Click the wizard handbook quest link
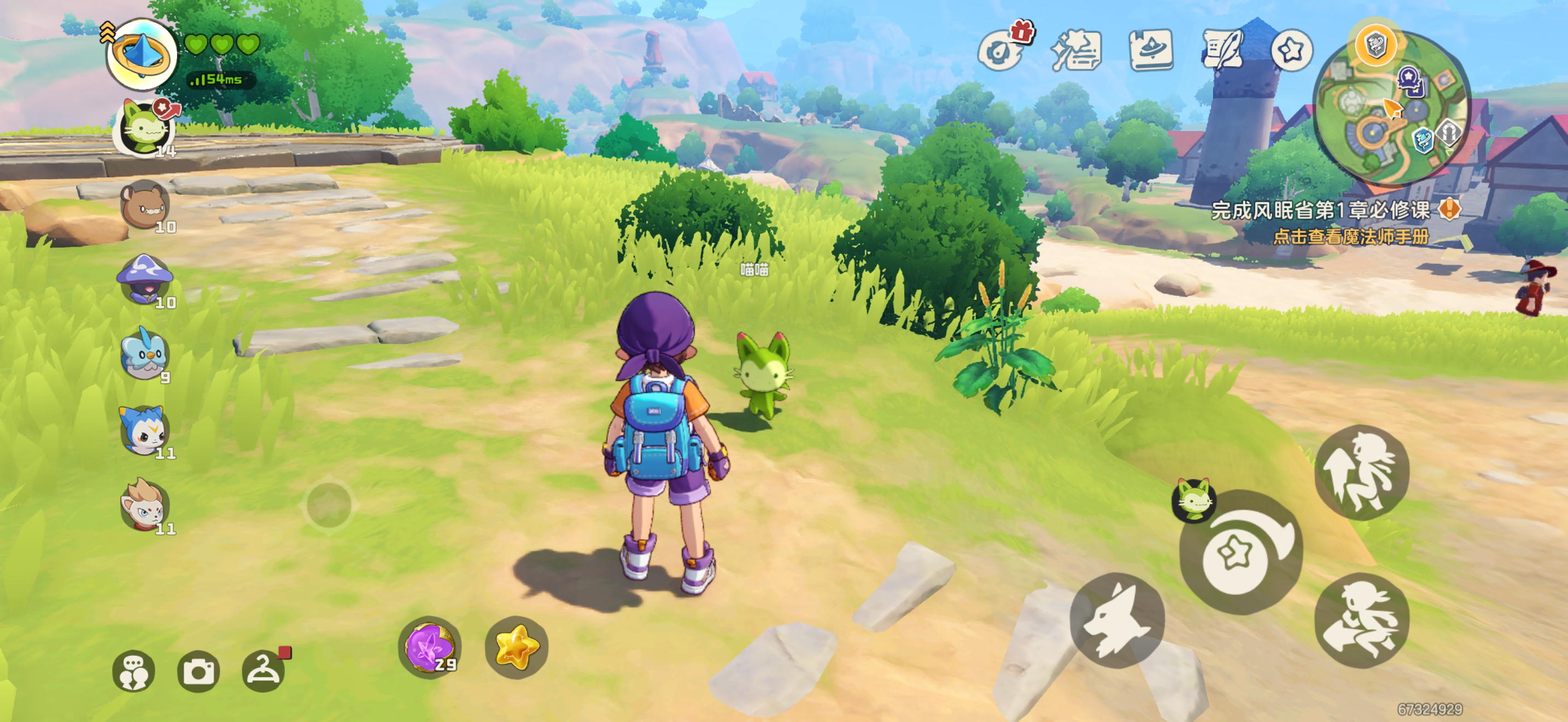The height and width of the screenshot is (722, 1568). click(x=1351, y=237)
